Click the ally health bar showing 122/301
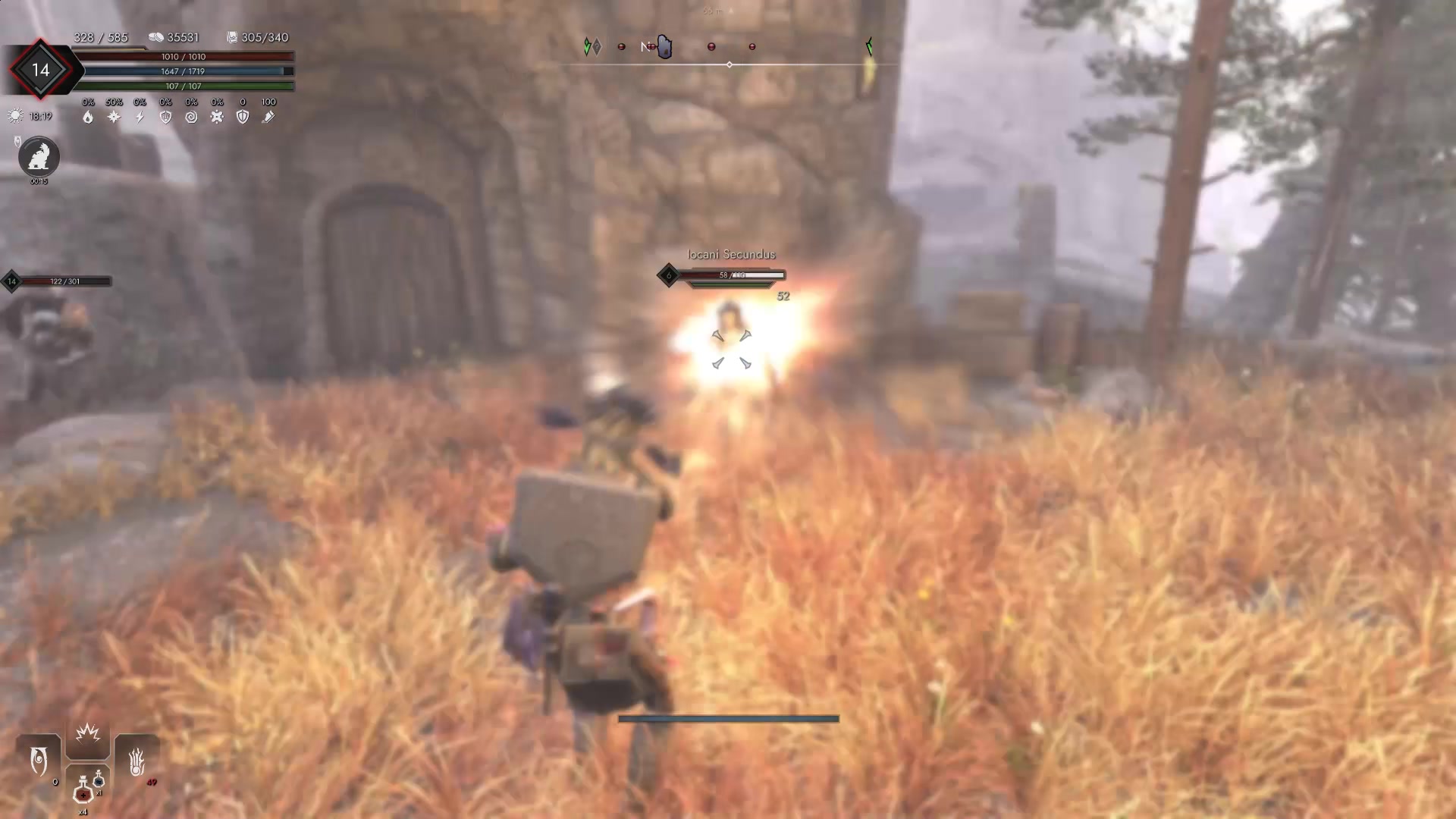 tap(66, 281)
